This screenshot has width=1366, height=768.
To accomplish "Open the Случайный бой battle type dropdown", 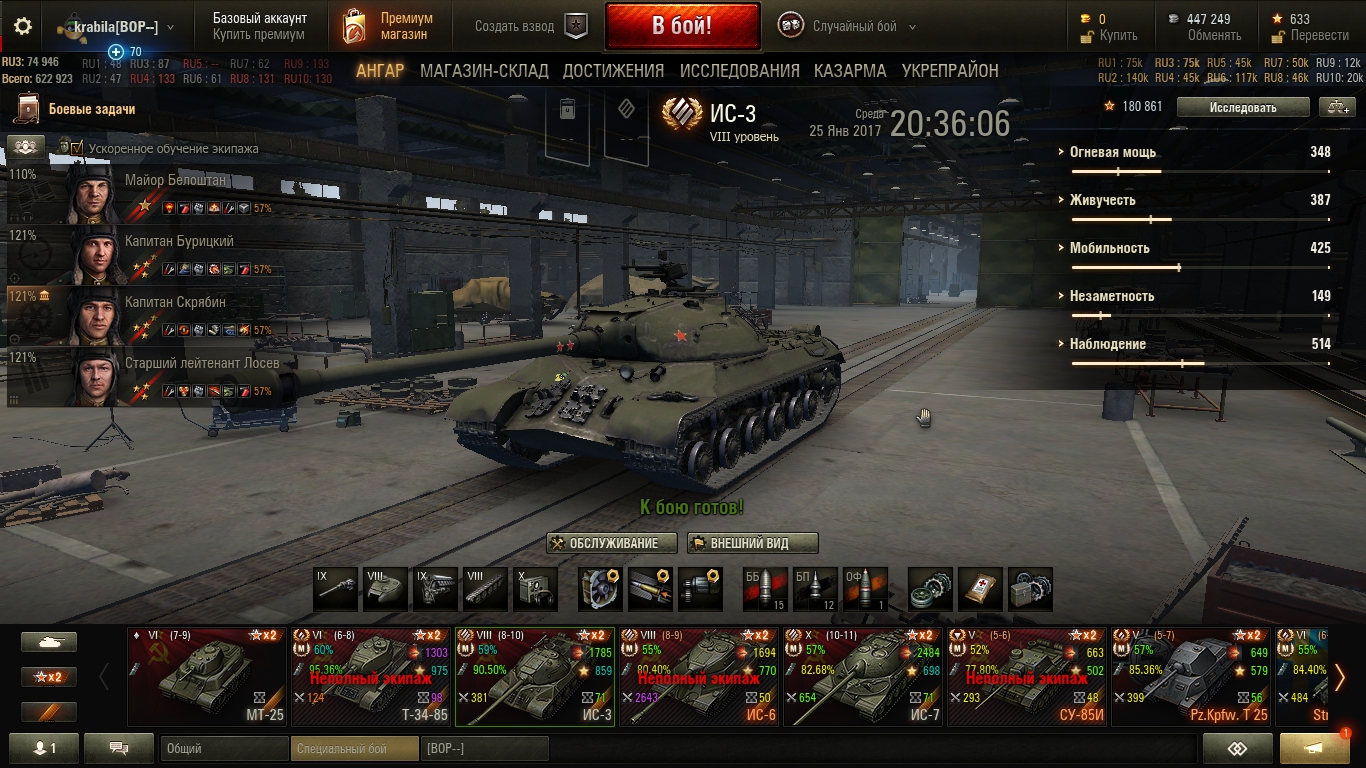I will coord(862,27).
